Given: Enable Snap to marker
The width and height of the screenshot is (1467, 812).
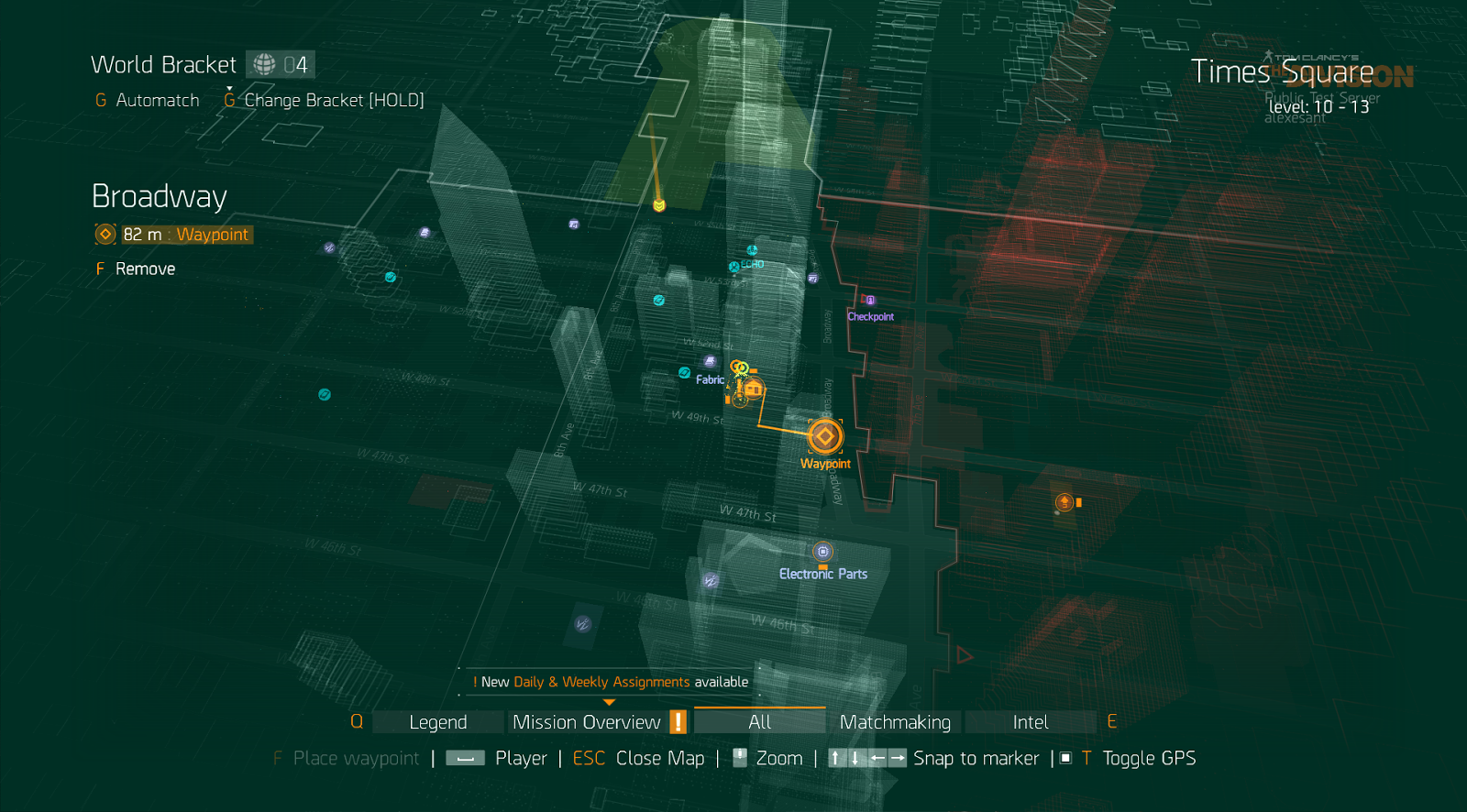Looking at the screenshot, I should click(x=976, y=758).
